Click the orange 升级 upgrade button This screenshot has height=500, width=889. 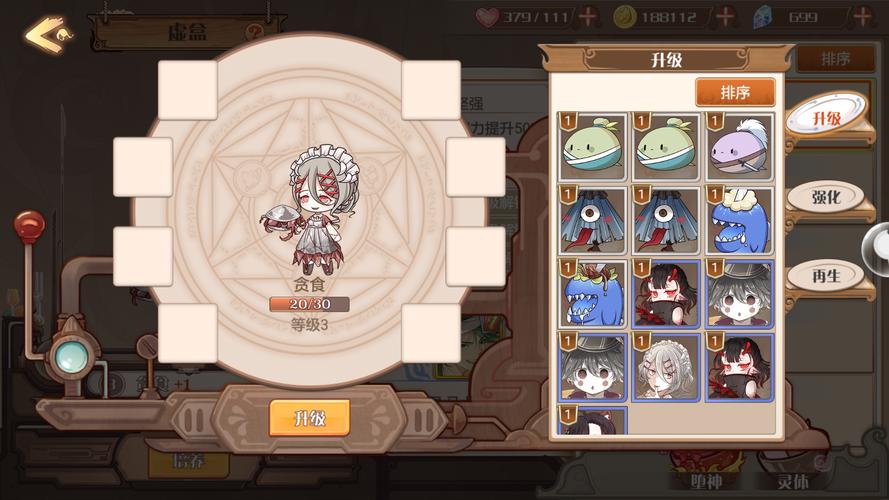tap(309, 417)
